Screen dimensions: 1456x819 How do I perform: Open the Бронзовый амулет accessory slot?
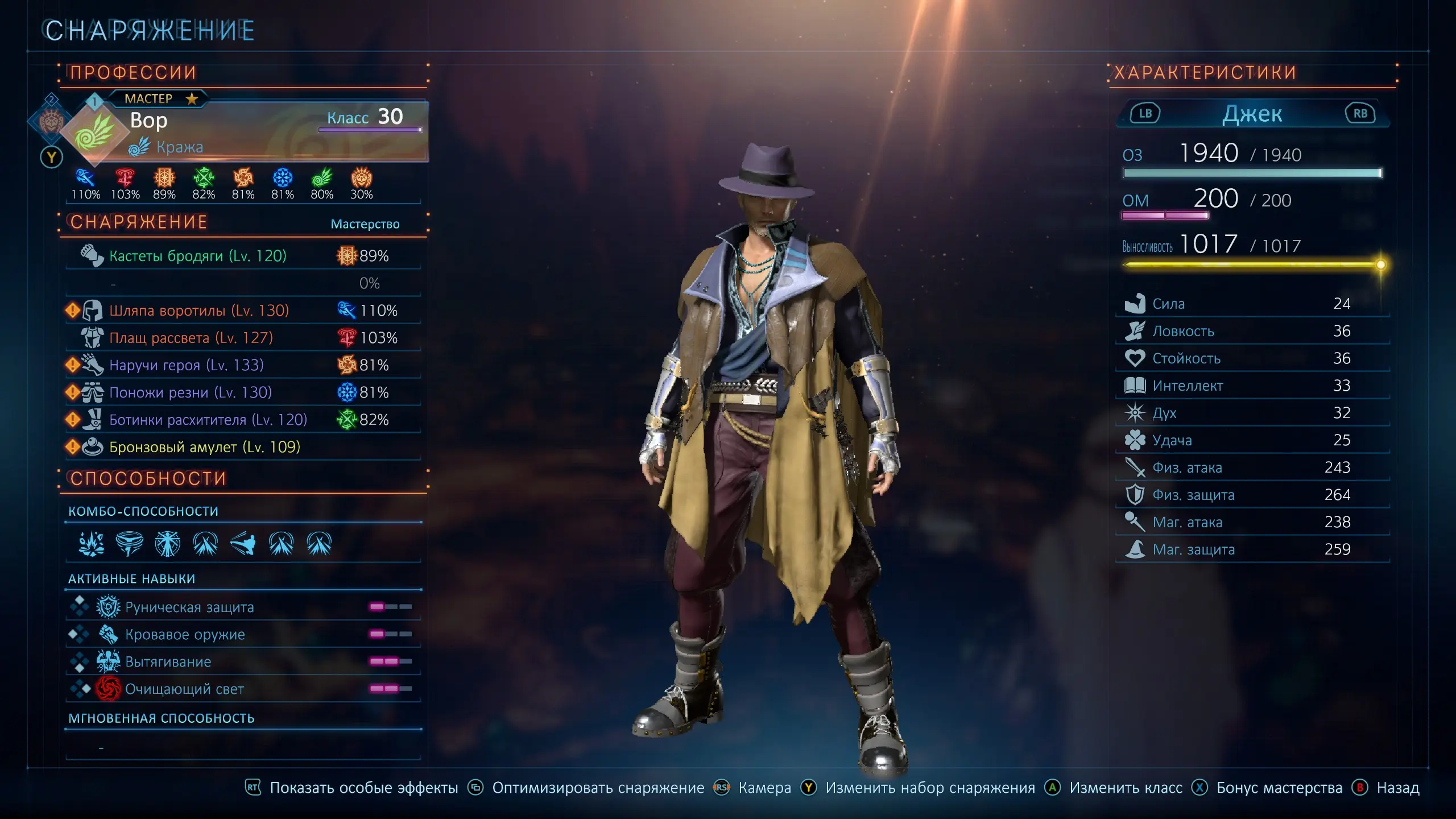tap(204, 447)
